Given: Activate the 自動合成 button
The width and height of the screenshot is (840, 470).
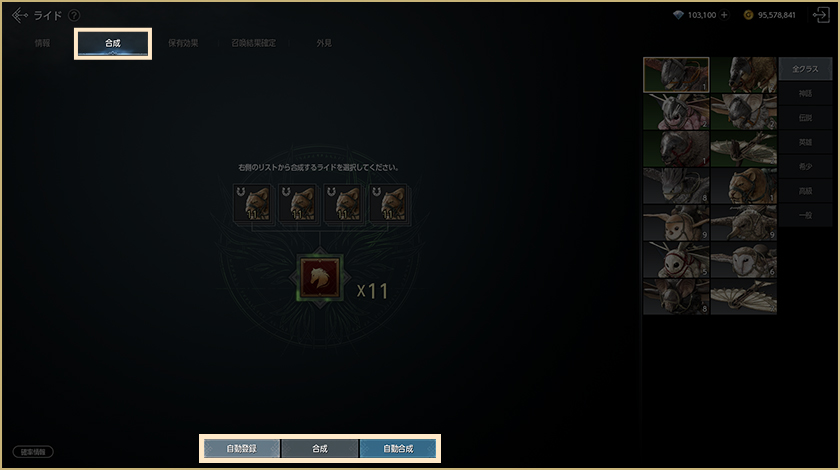Looking at the screenshot, I should pyautogui.click(x=398, y=448).
